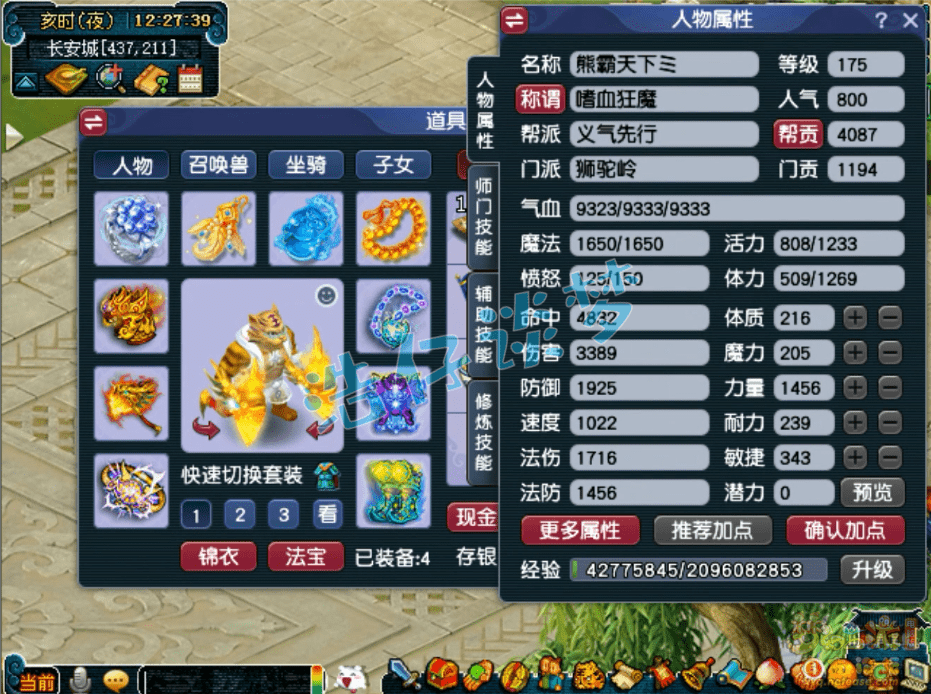Image resolution: width=931 pixels, height=694 pixels.
Task: Open help with the question mark
Action: pyautogui.click(x=881, y=20)
